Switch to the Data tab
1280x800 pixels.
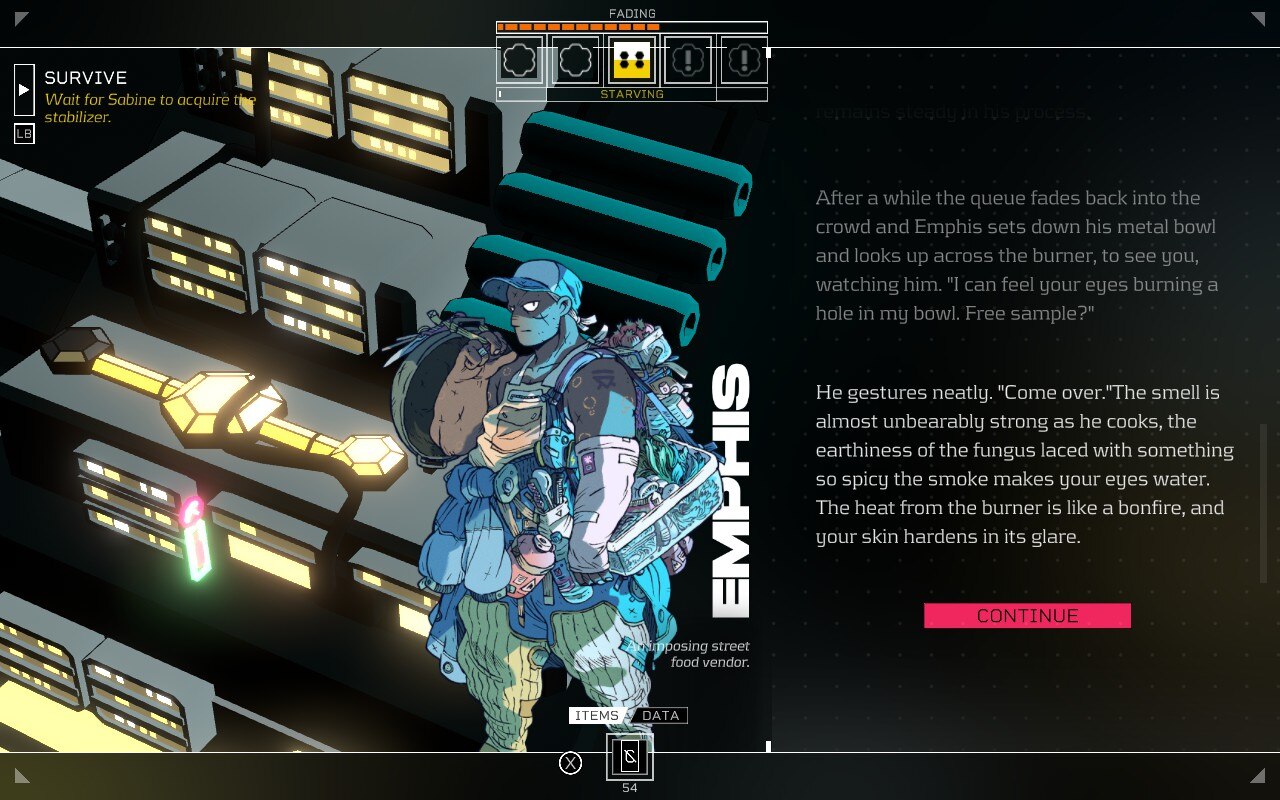click(x=660, y=715)
